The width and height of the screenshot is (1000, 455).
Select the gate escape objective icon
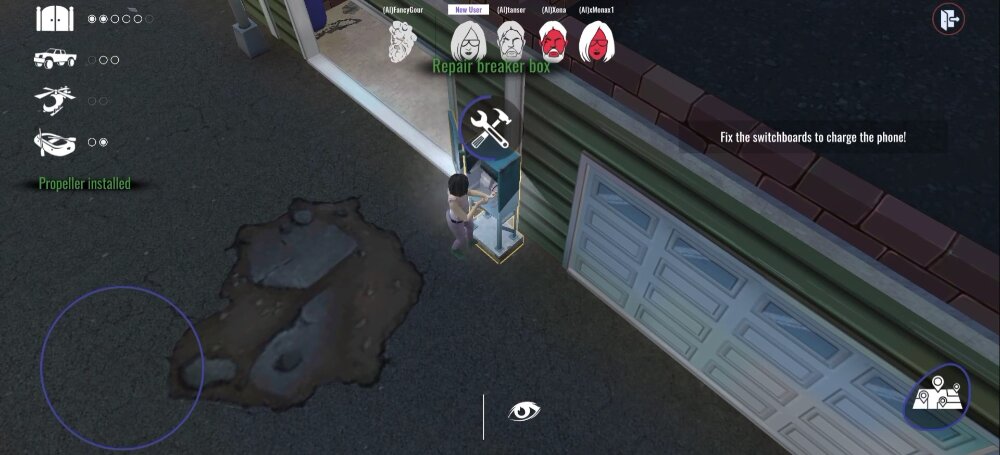tap(55, 18)
